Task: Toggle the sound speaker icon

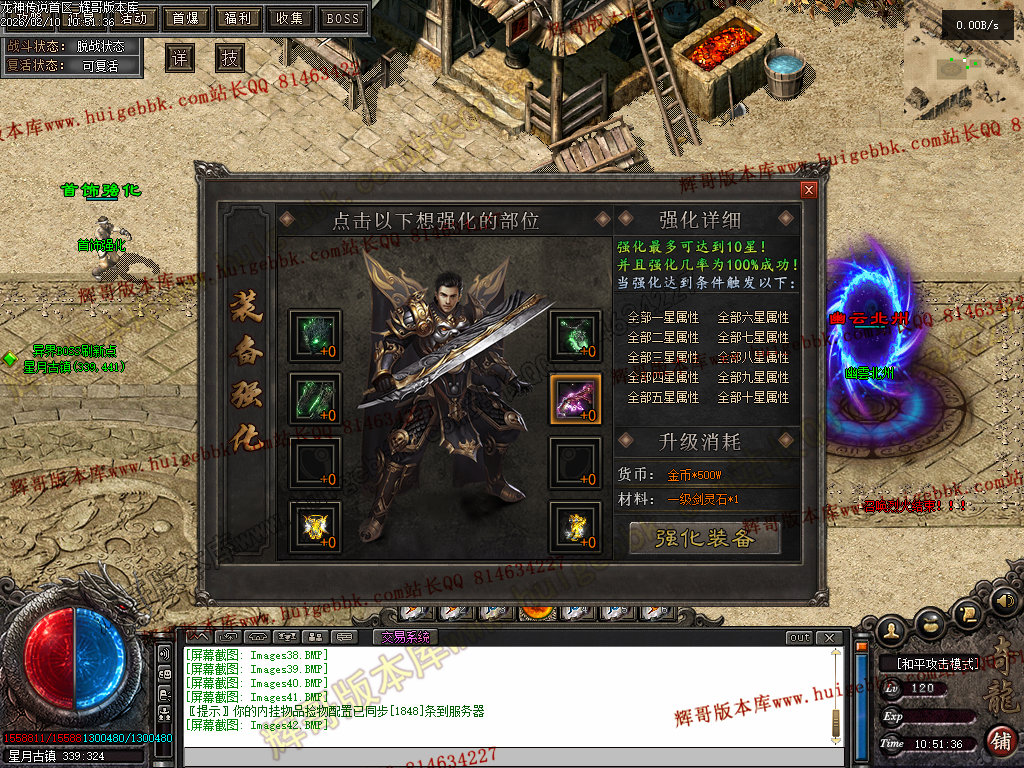Action: (x=1005, y=601)
